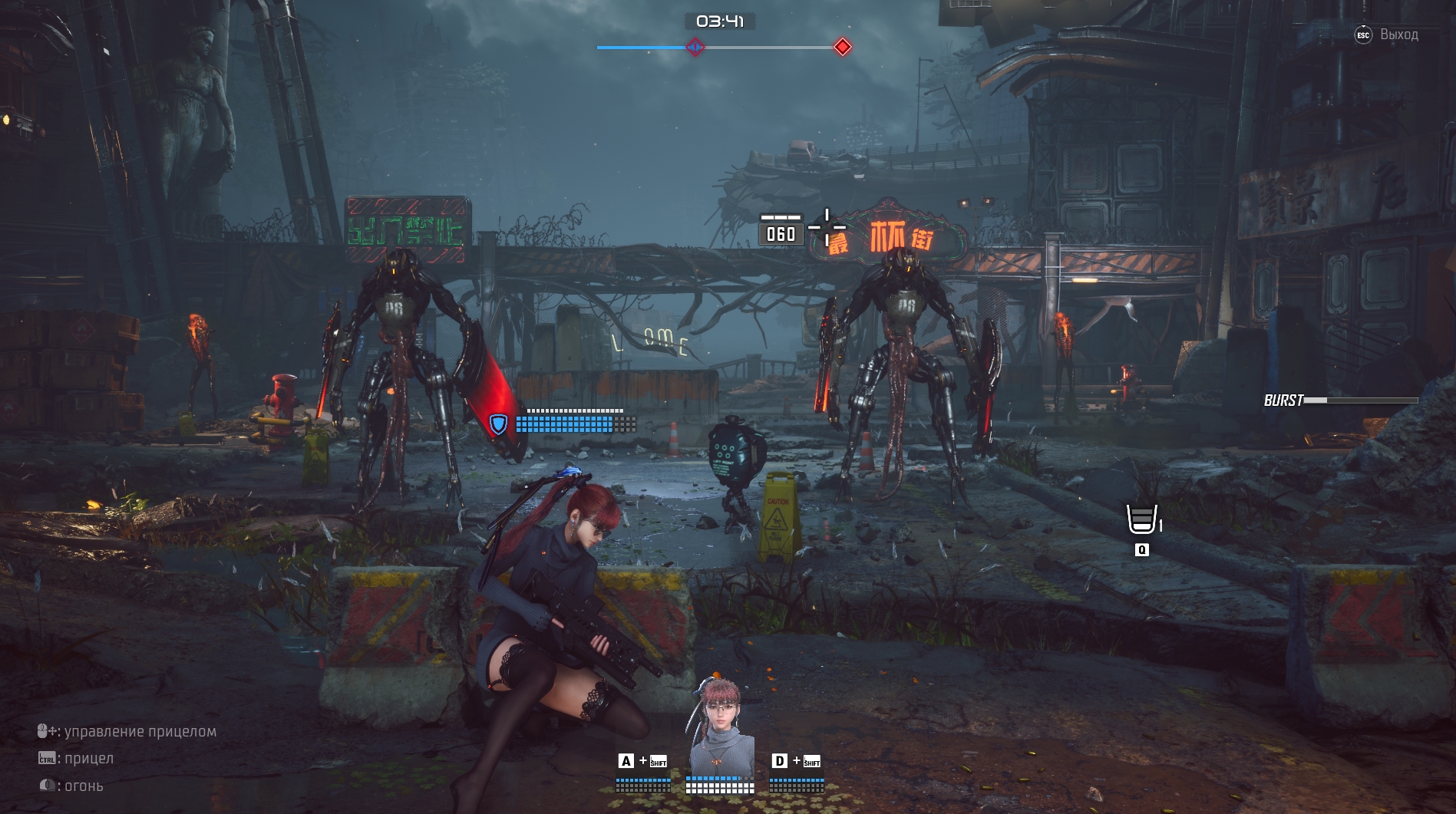Use the cup consumable item icon

[1141, 519]
